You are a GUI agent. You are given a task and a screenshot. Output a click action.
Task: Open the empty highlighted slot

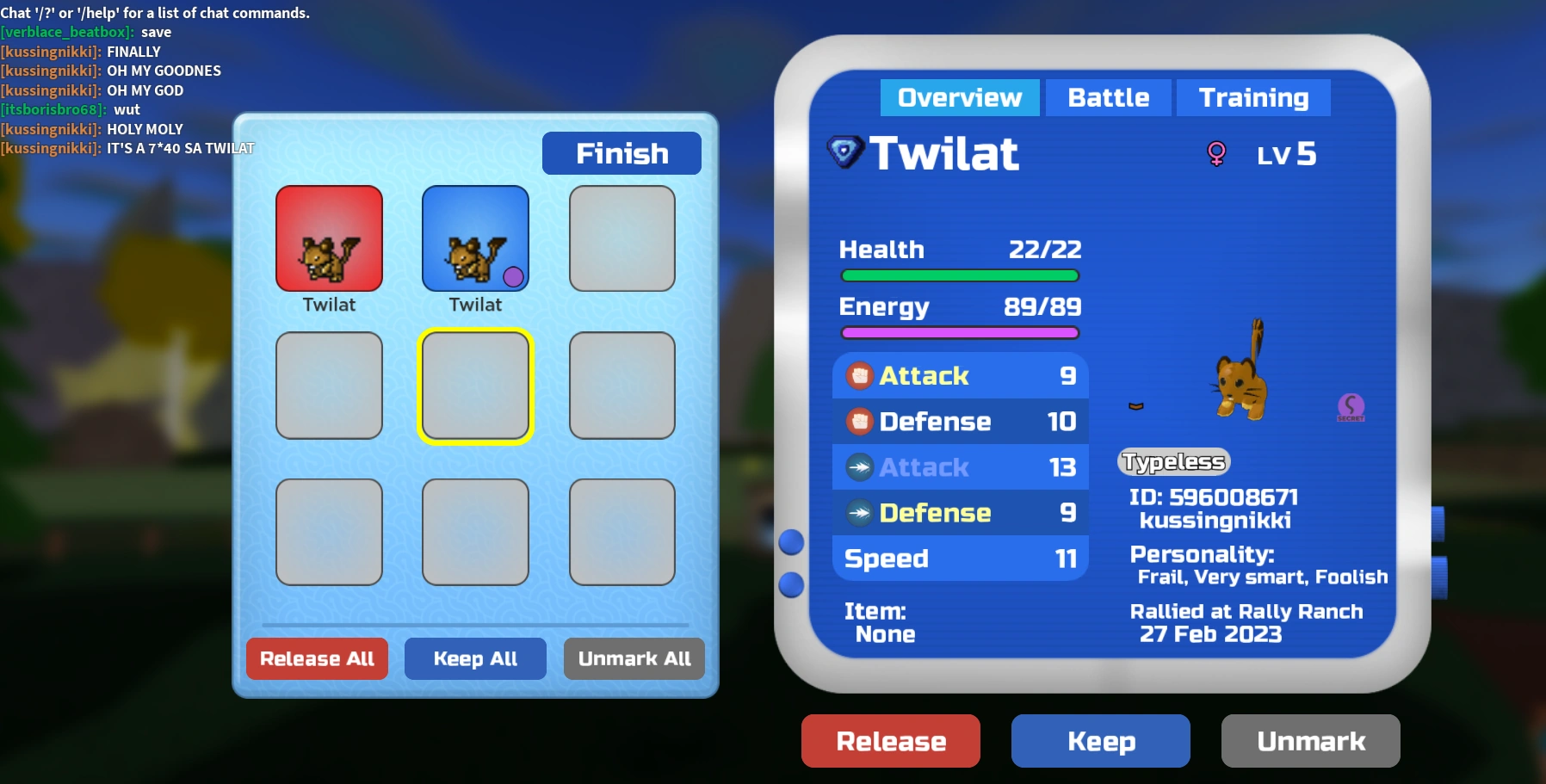point(474,386)
